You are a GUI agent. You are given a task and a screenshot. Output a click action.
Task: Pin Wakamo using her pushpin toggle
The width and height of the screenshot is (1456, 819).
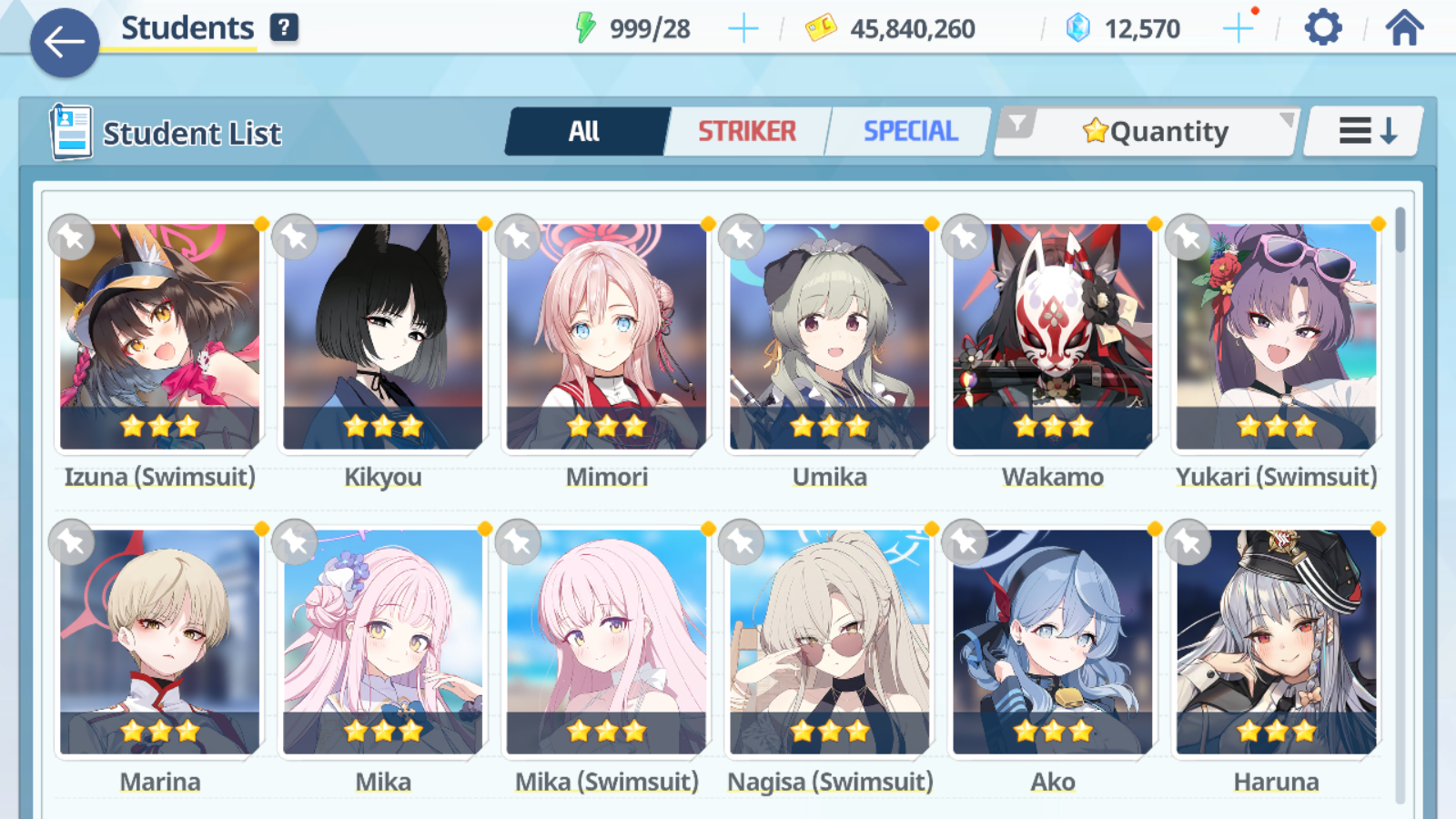pyautogui.click(x=964, y=236)
